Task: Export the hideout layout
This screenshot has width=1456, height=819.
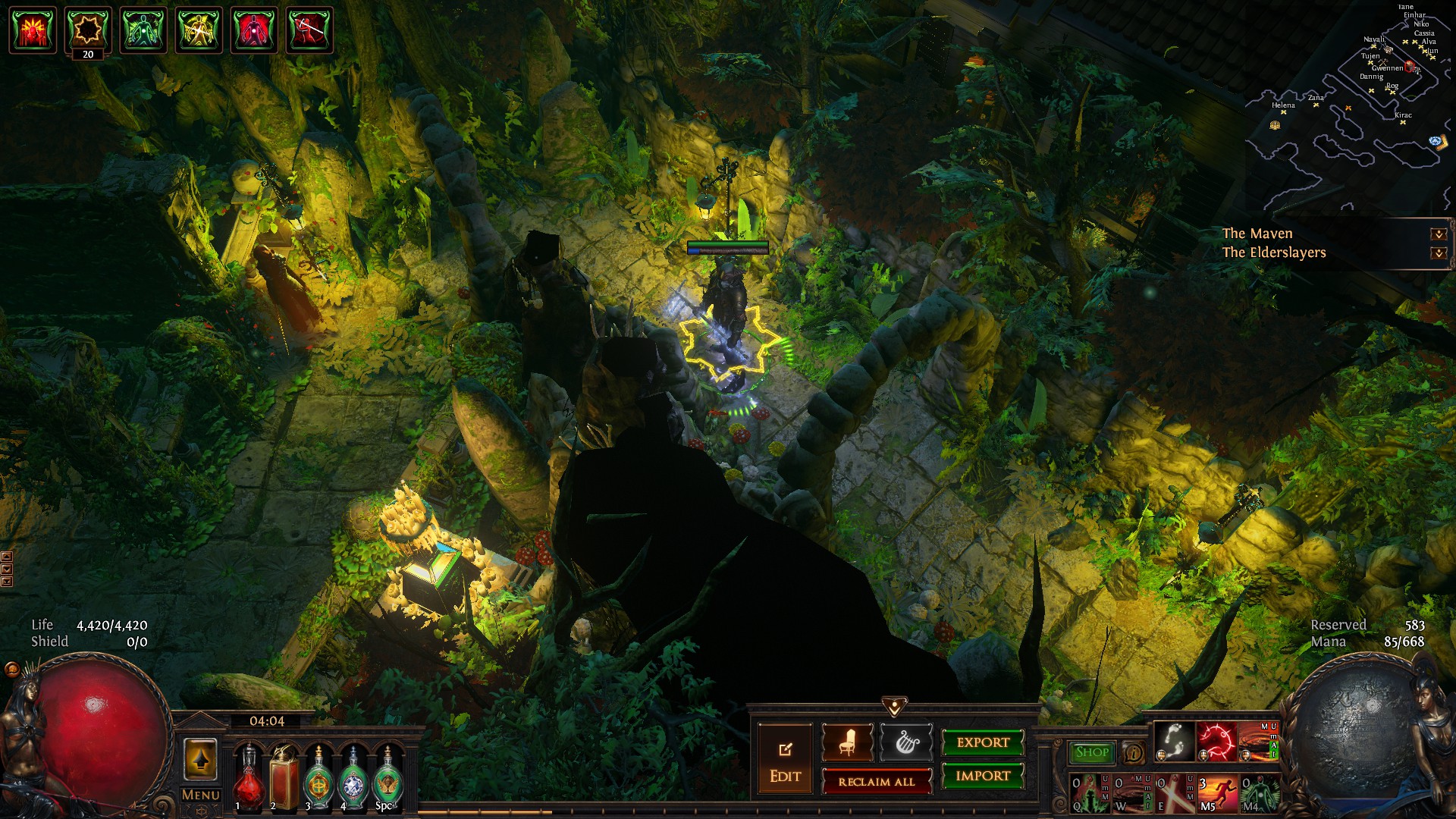Action: coord(983,742)
